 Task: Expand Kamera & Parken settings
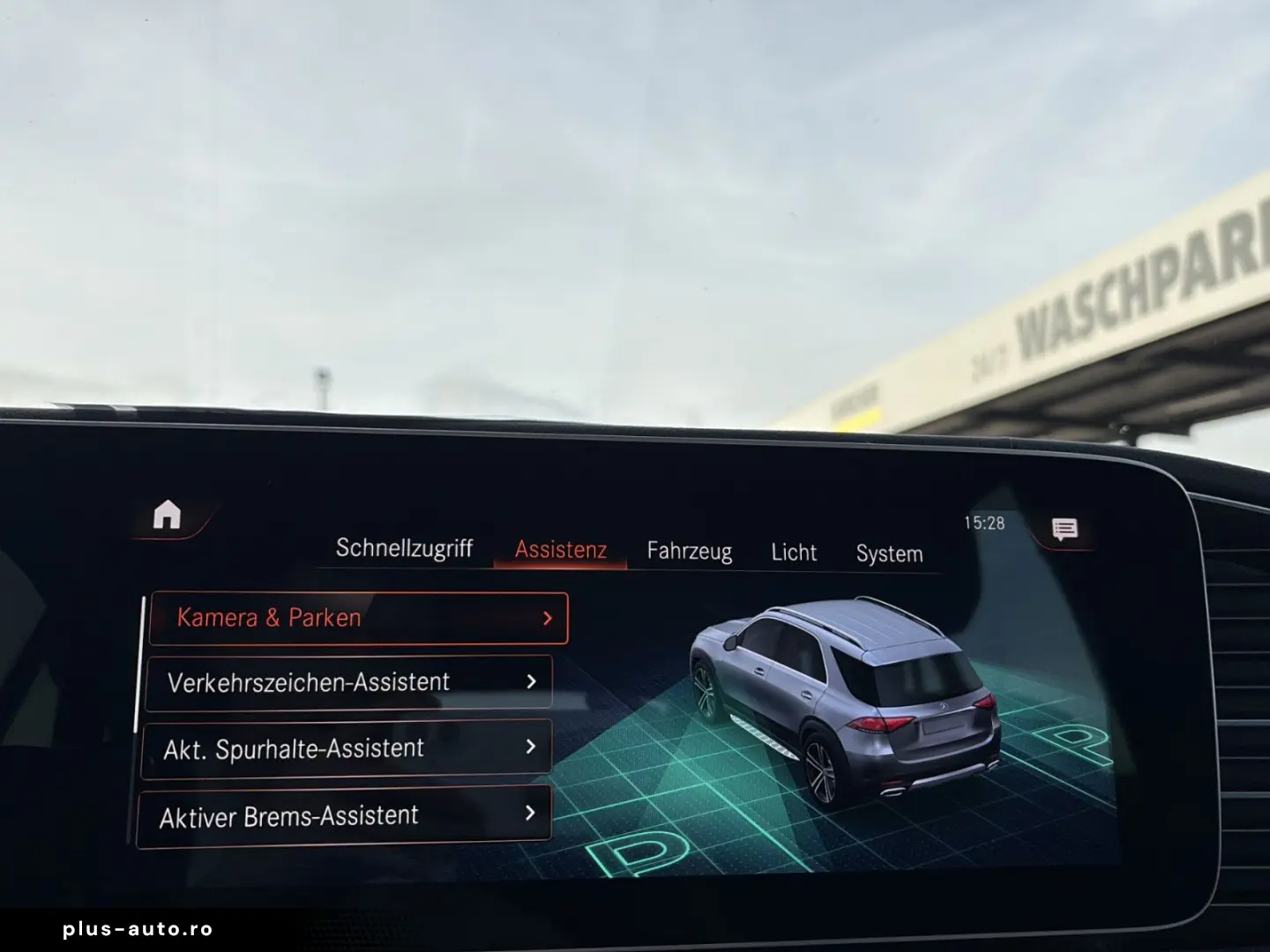(x=357, y=617)
